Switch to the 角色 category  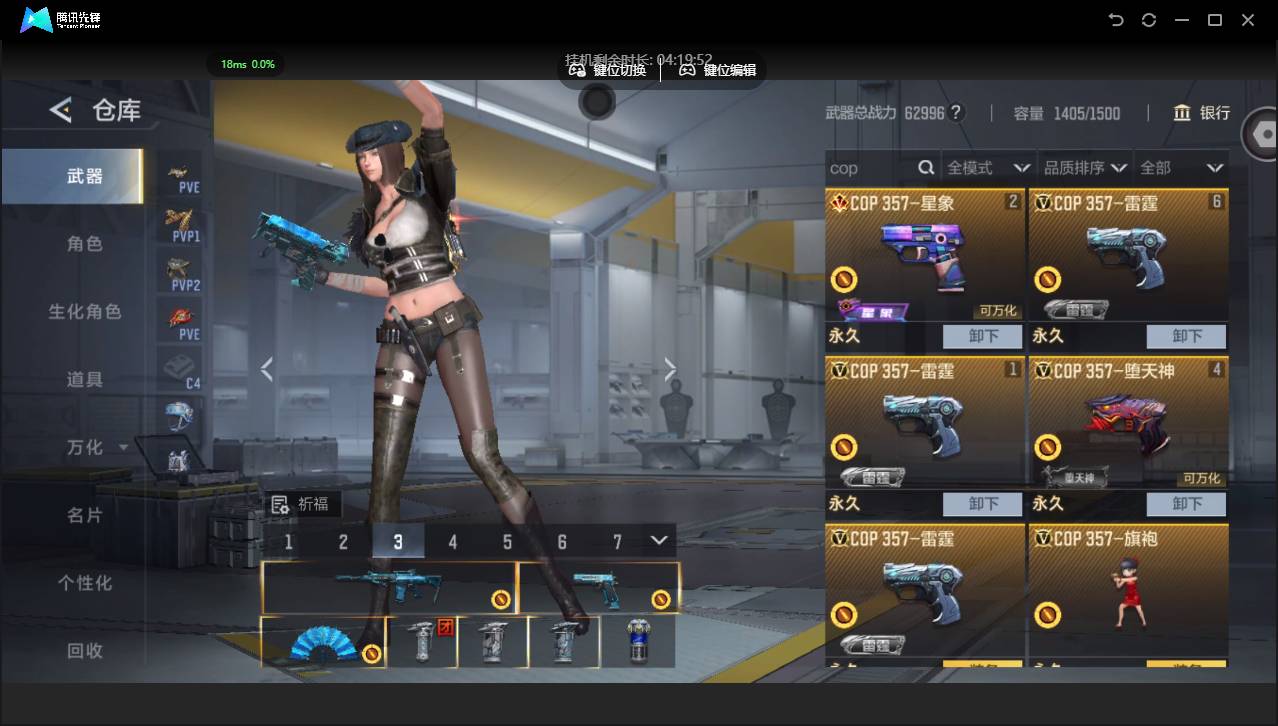[84, 244]
